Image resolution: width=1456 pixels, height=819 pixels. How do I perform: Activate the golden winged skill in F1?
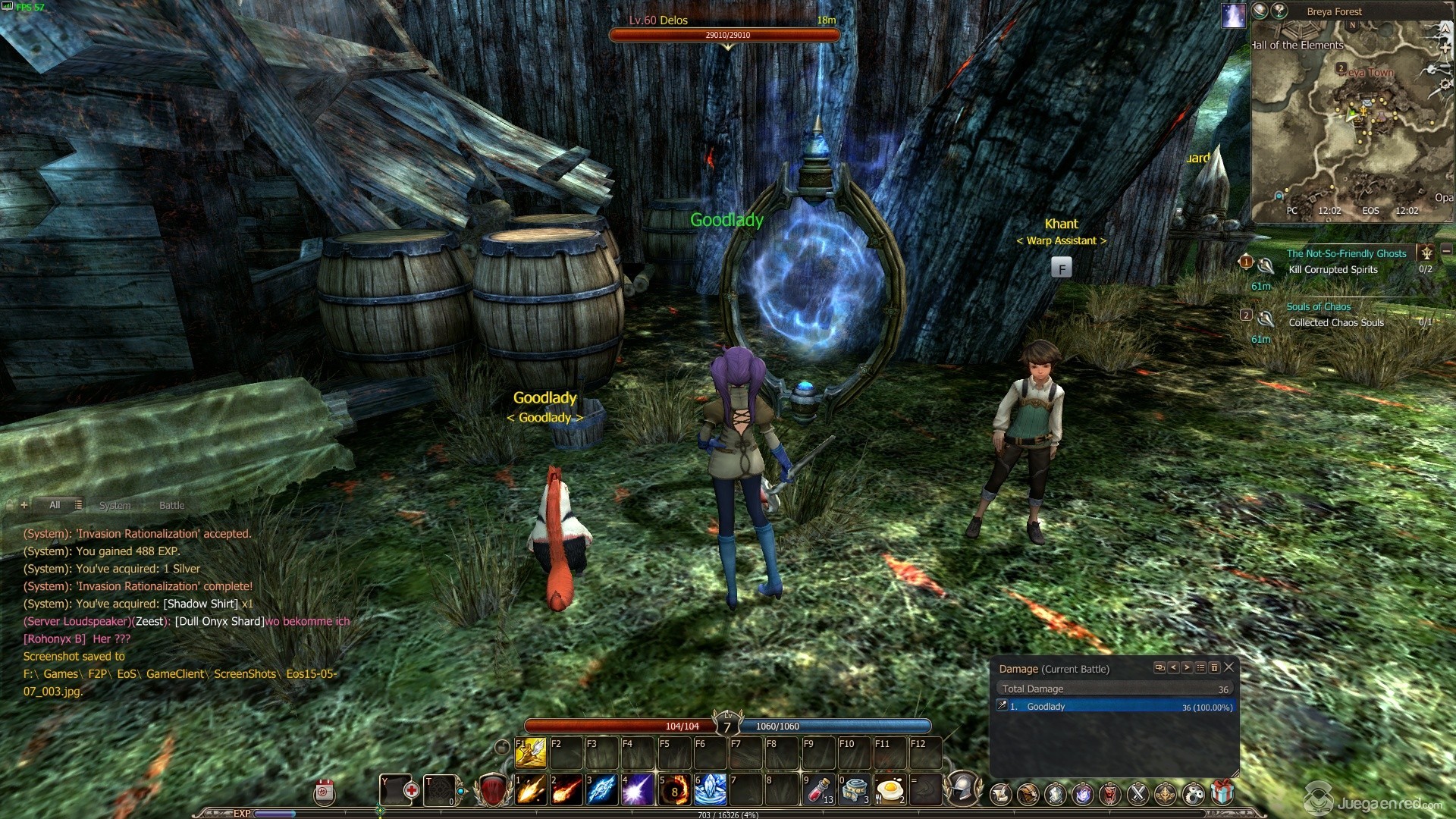[x=531, y=752]
